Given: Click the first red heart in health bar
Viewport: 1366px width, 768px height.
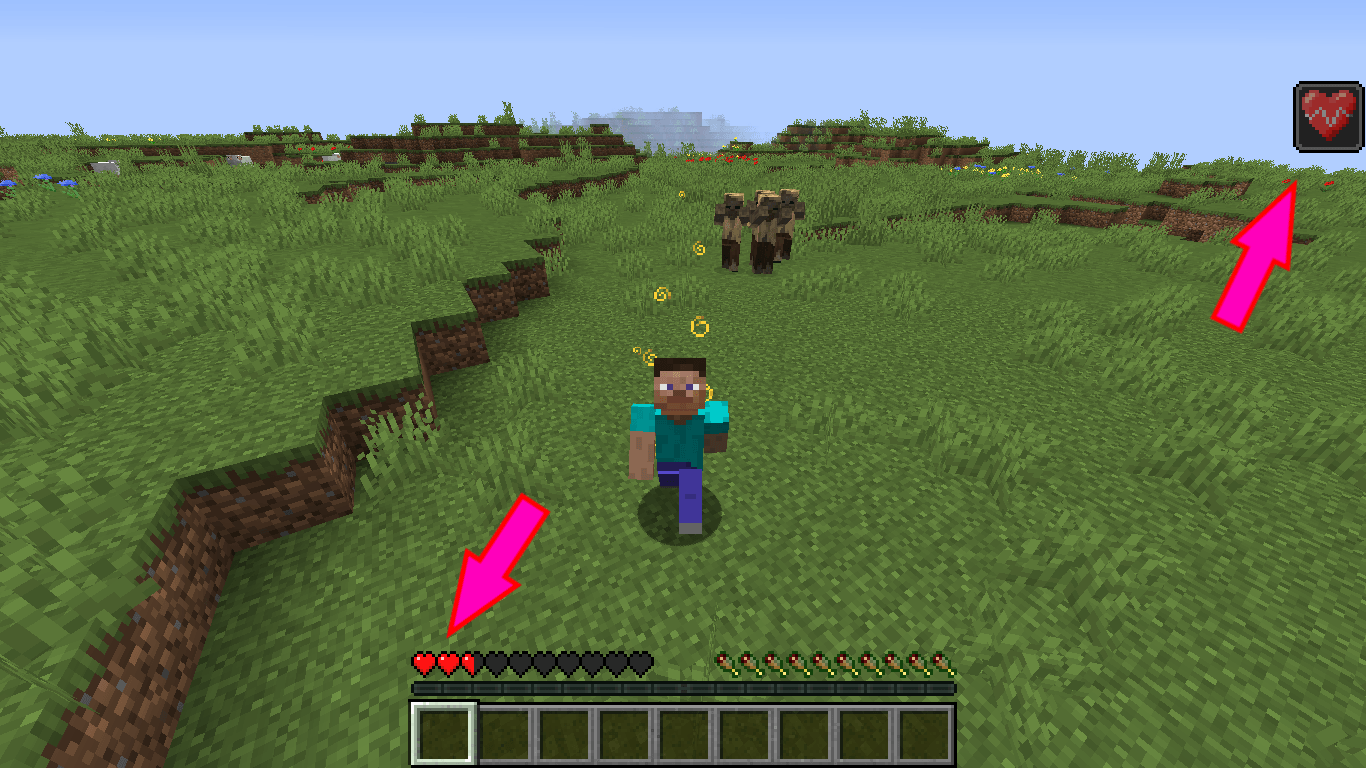Looking at the screenshot, I should (x=422, y=662).
